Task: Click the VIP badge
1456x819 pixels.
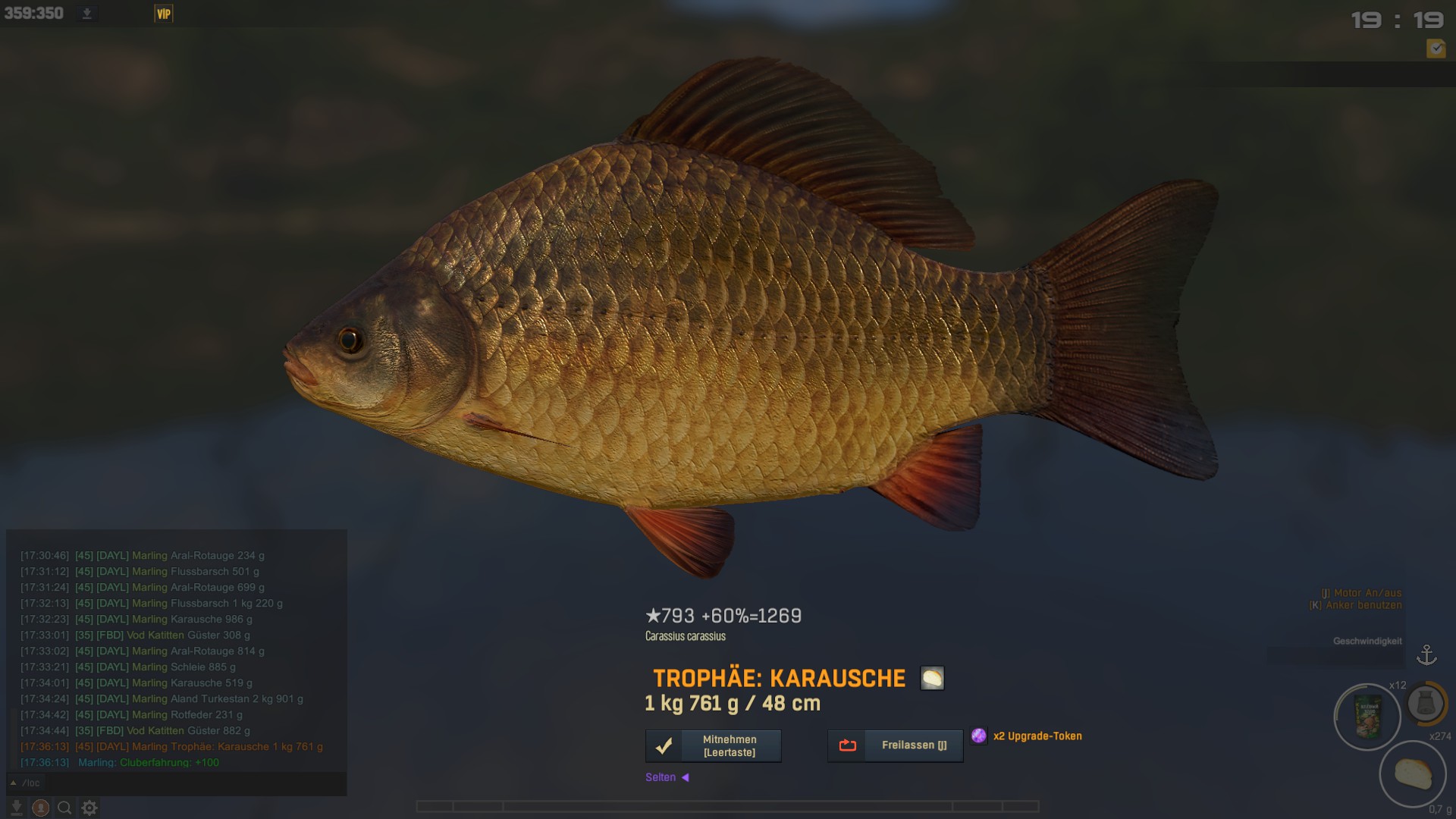Action: [164, 14]
